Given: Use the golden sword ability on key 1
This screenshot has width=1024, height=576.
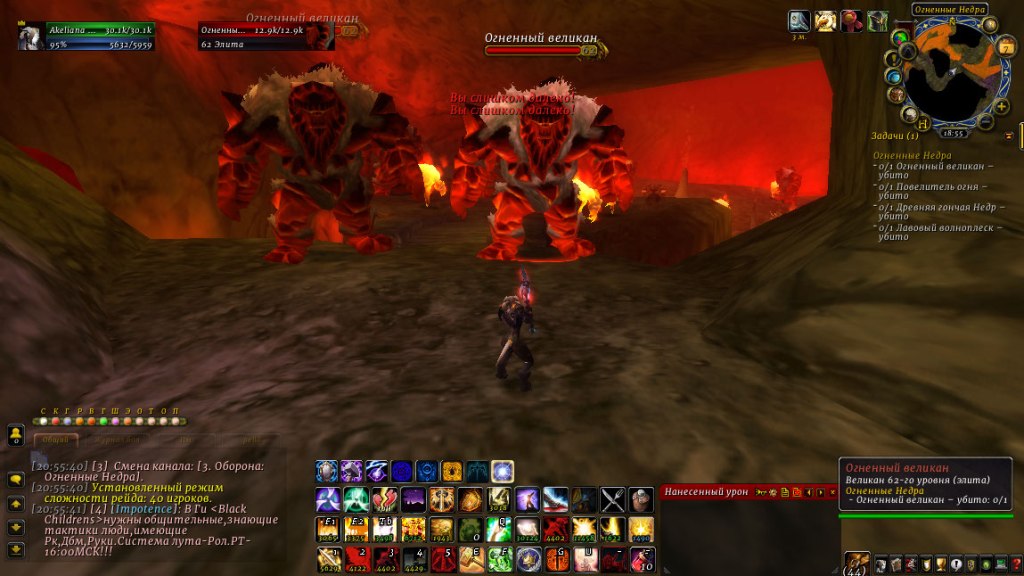Looking at the screenshot, I should (x=327, y=559).
